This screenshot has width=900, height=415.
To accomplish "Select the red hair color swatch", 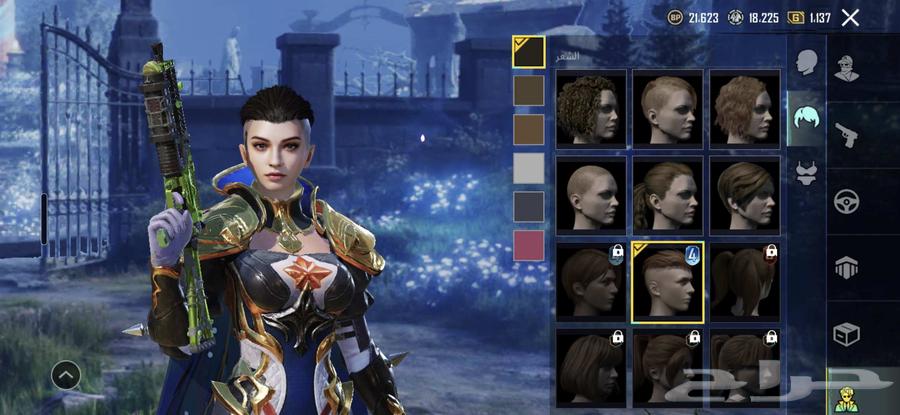I will coord(528,245).
